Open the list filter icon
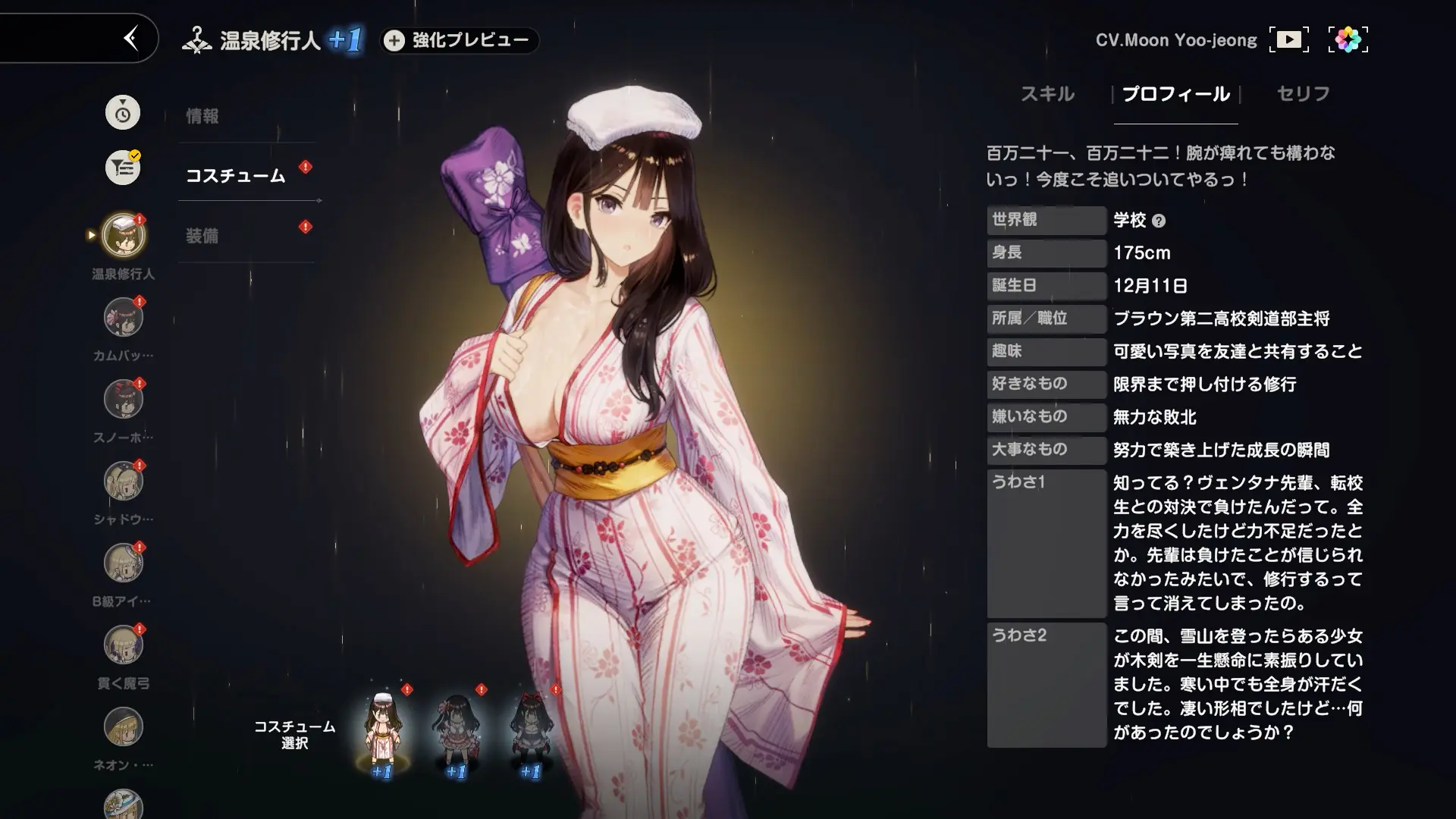This screenshot has width=1456, height=819. (123, 168)
